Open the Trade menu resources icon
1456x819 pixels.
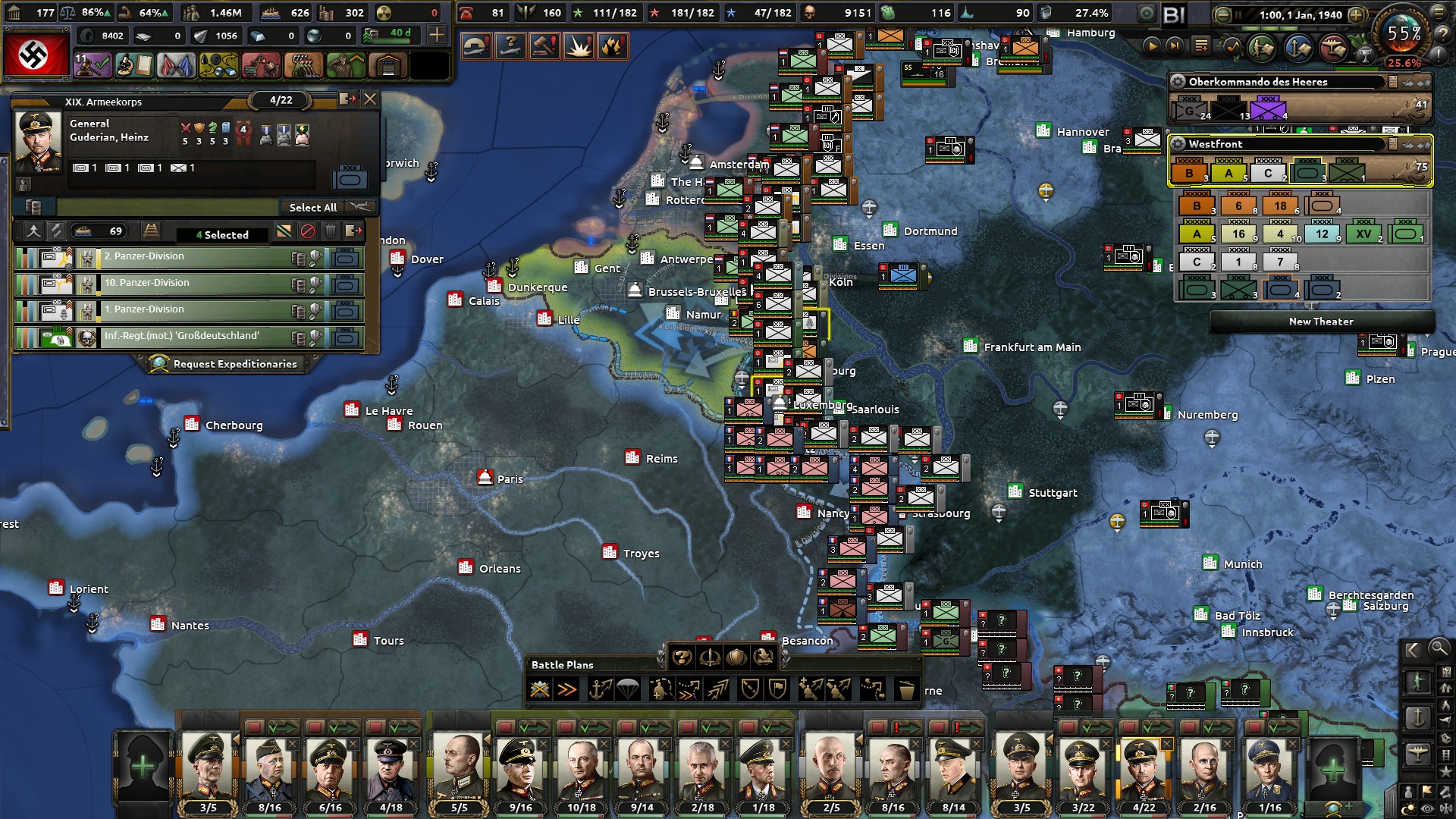[x=218, y=65]
